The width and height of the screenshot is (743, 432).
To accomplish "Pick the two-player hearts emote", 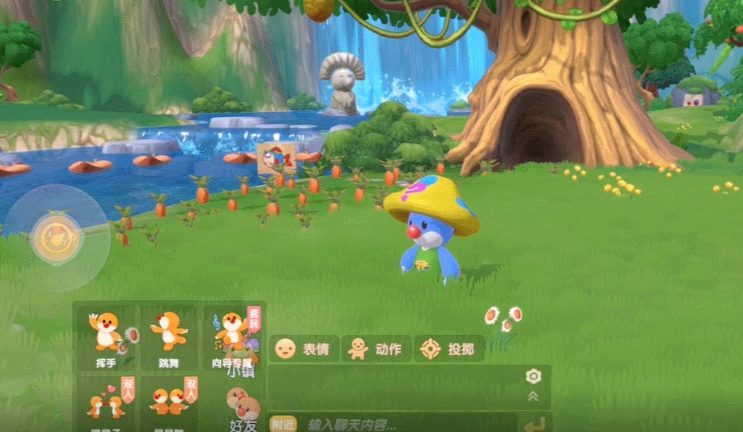I will [107, 398].
